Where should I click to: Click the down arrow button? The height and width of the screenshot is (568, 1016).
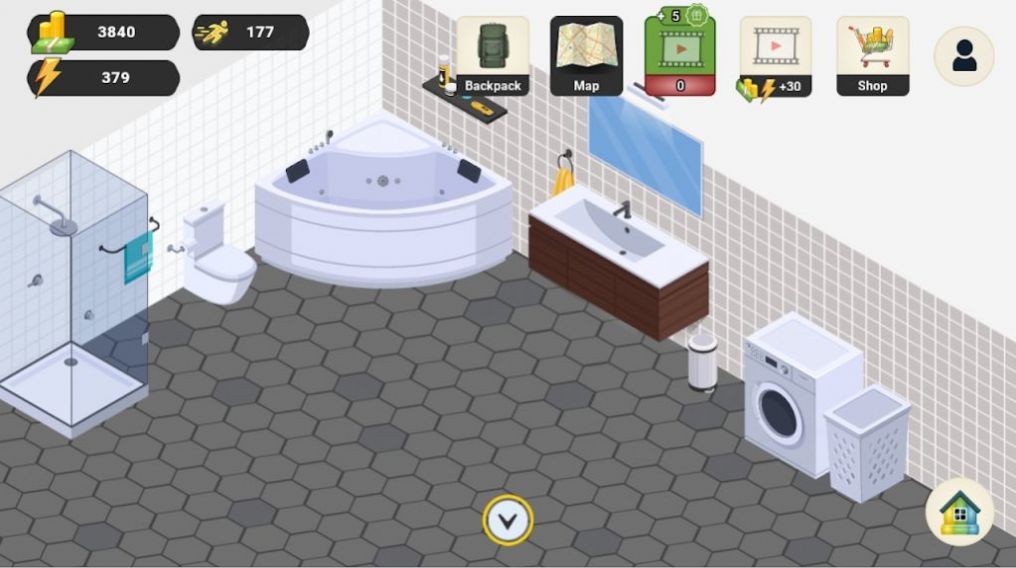[508, 520]
